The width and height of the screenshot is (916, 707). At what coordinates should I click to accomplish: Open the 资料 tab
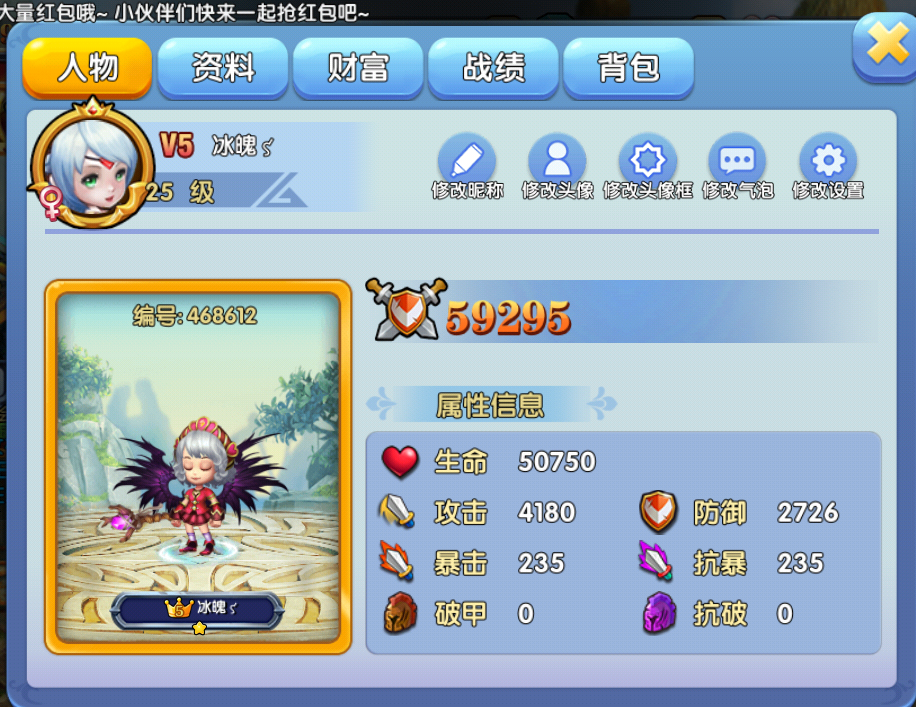pyautogui.click(x=223, y=68)
